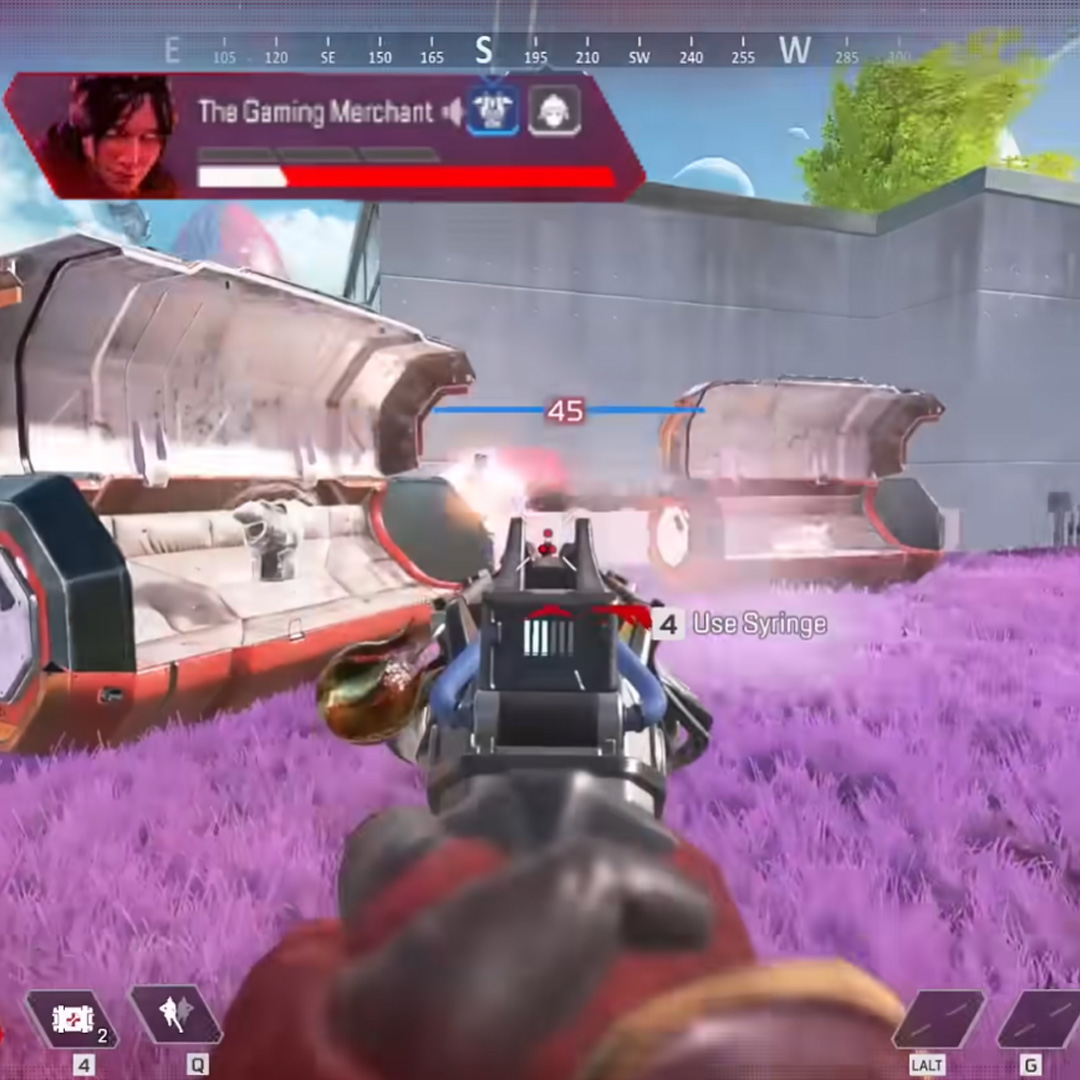
Task: Select The Gaming Merchant player name
Action: click(x=315, y=112)
